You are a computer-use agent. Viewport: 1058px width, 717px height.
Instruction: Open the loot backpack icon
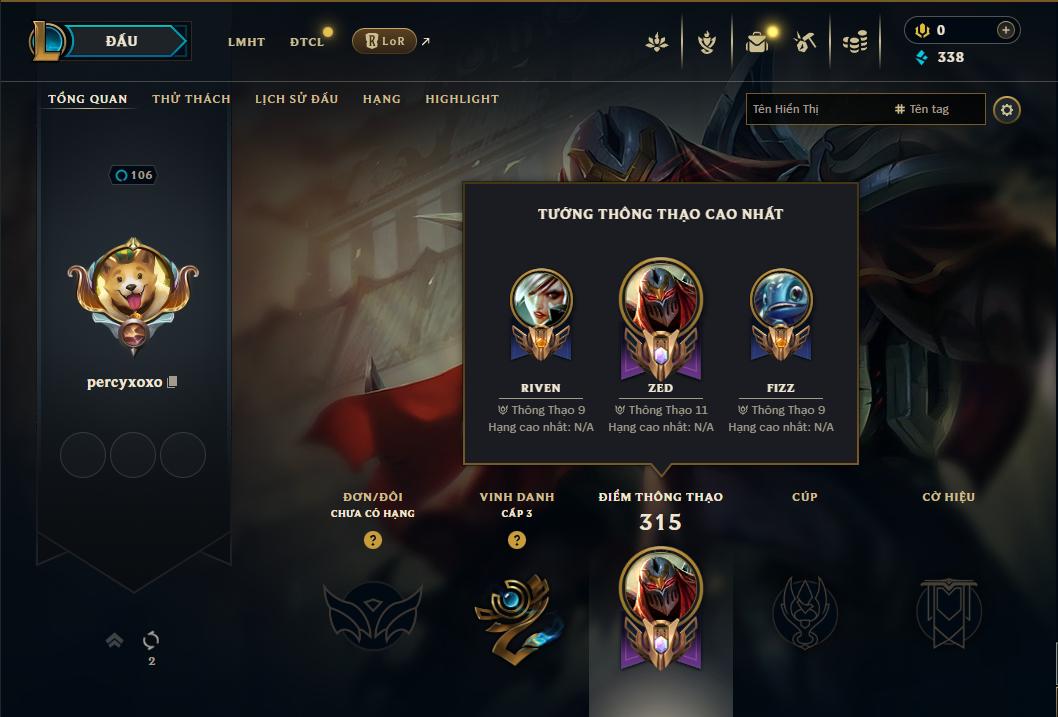[x=756, y=42]
